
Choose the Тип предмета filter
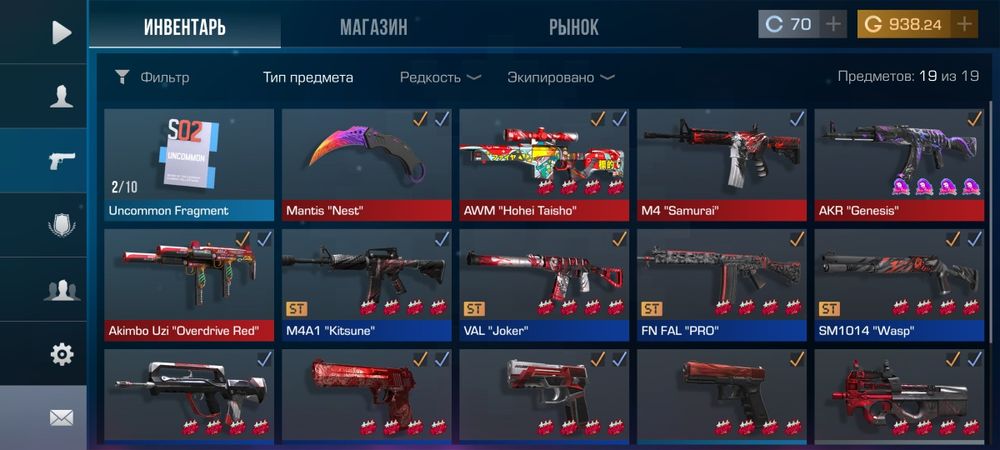pyautogui.click(x=308, y=77)
